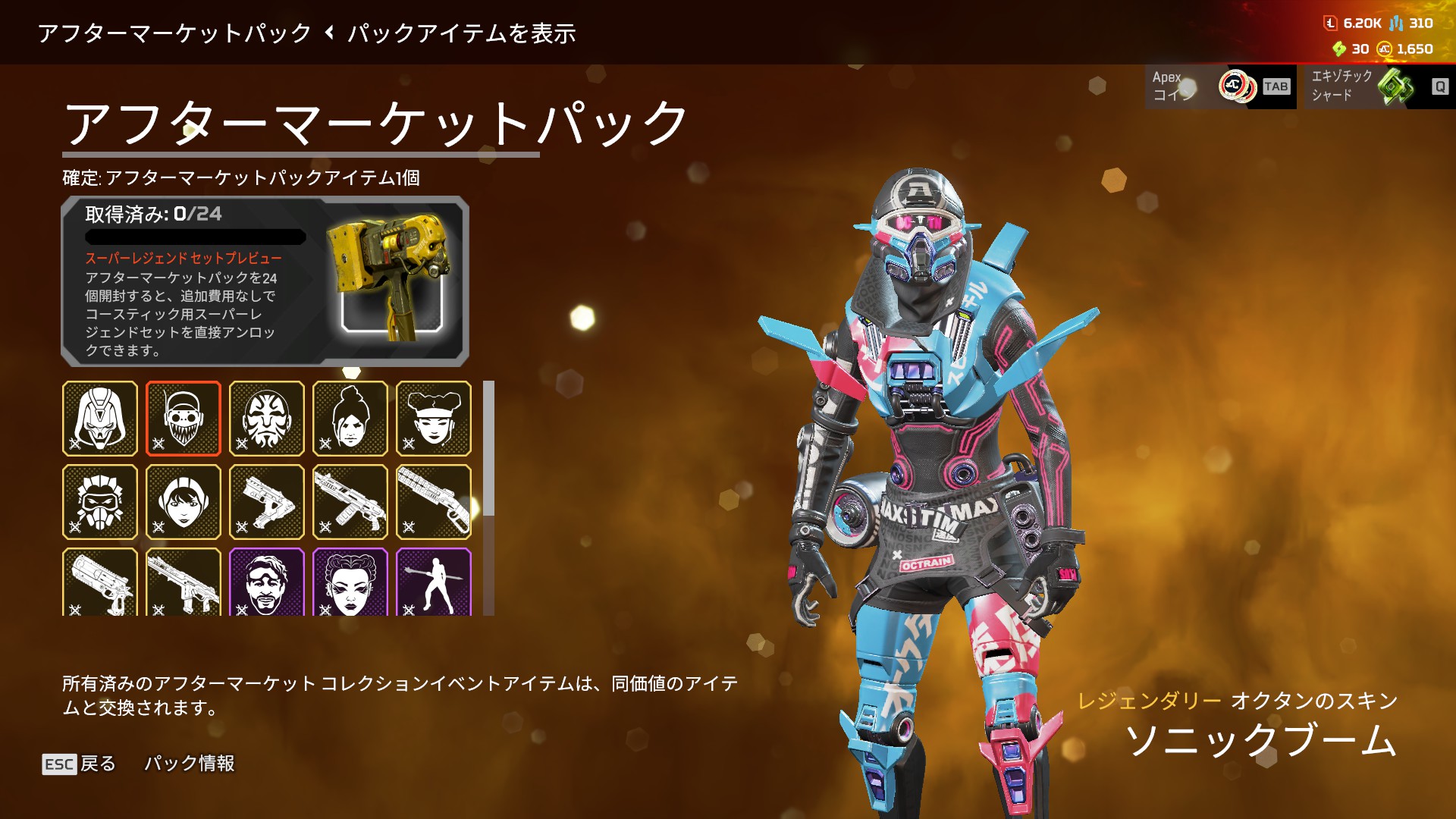Choose the shotgun weapon skin tile

point(434,502)
